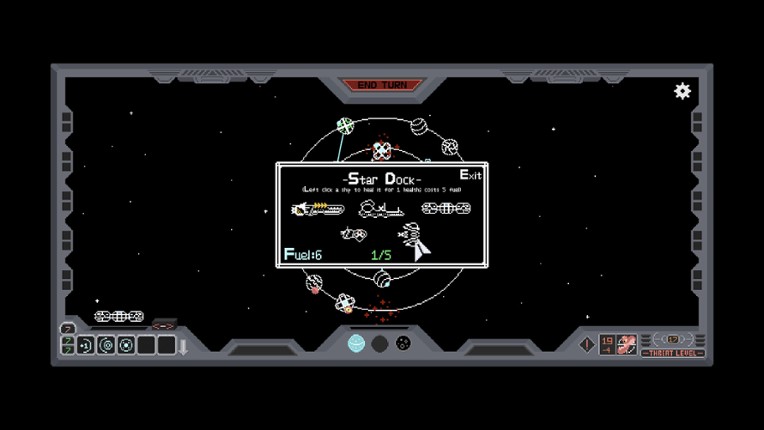Heal the small scout ship in dock
The image size is (764, 430).
coord(353,234)
